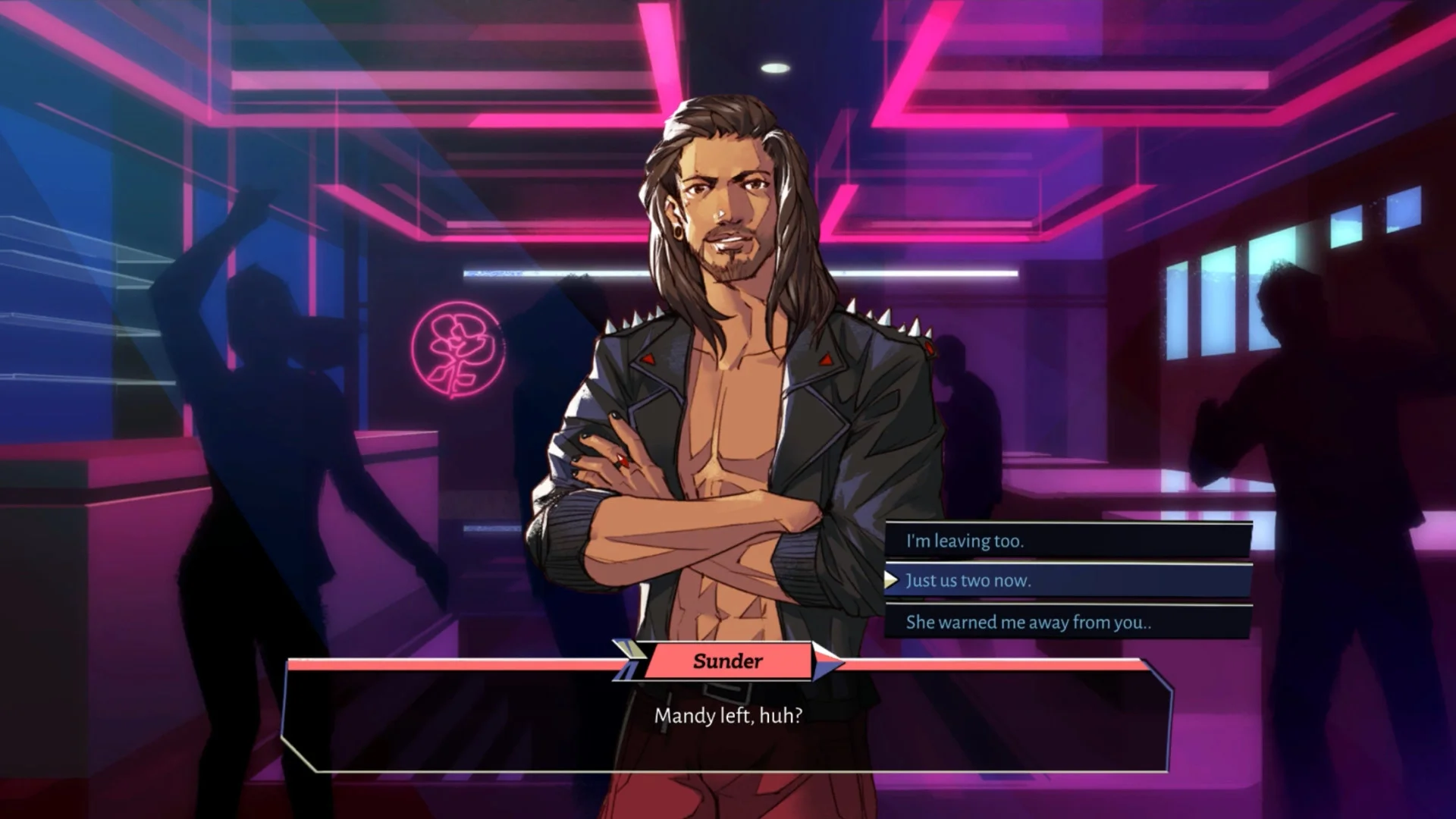Click the Sunder name banner
The height and width of the screenshot is (819, 1456).
(x=728, y=661)
